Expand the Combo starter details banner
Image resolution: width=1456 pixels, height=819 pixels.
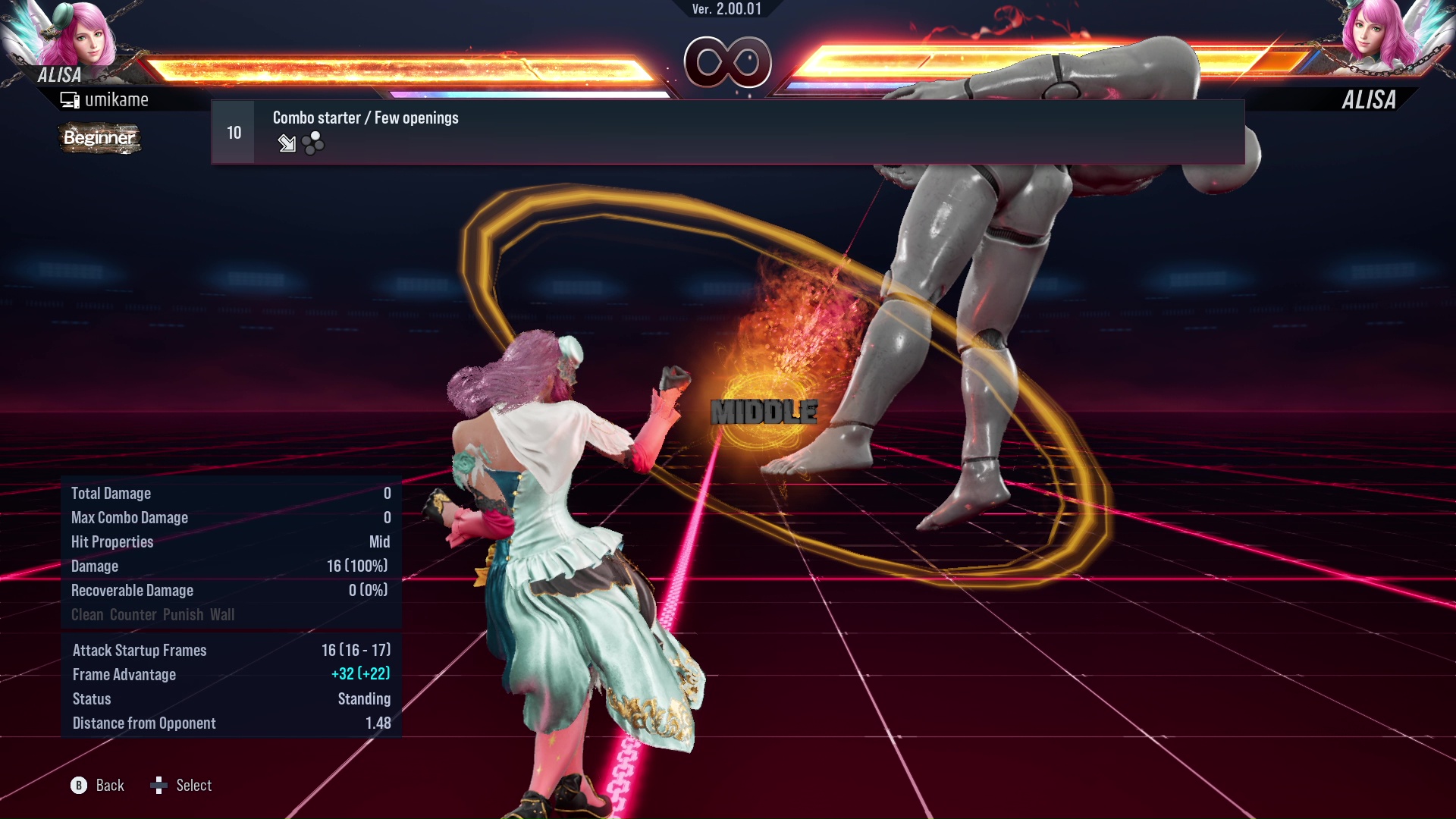point(366,118)
